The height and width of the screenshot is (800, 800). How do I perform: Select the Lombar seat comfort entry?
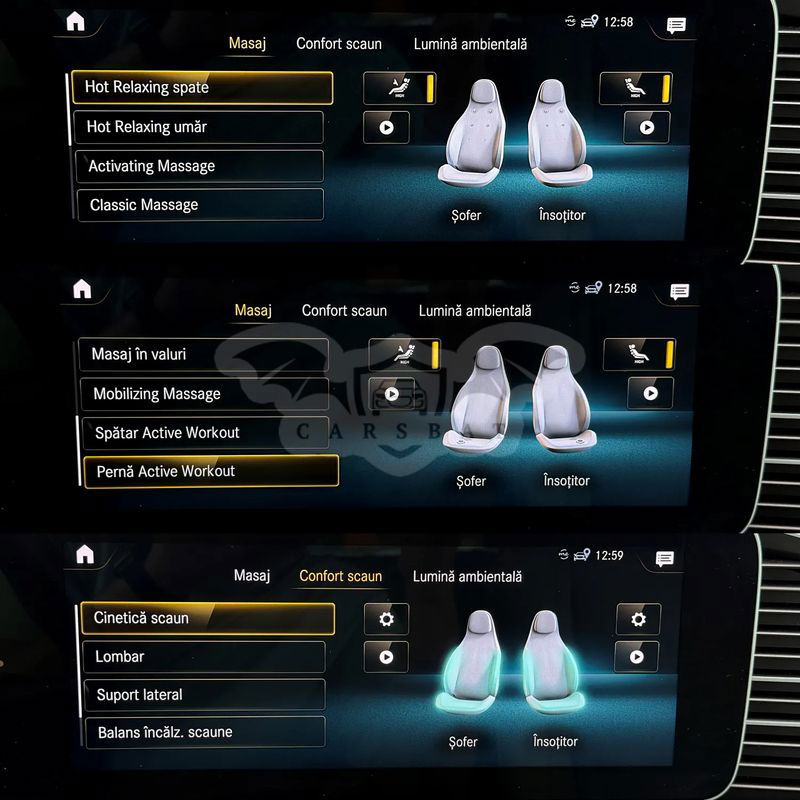click(204, 657)
